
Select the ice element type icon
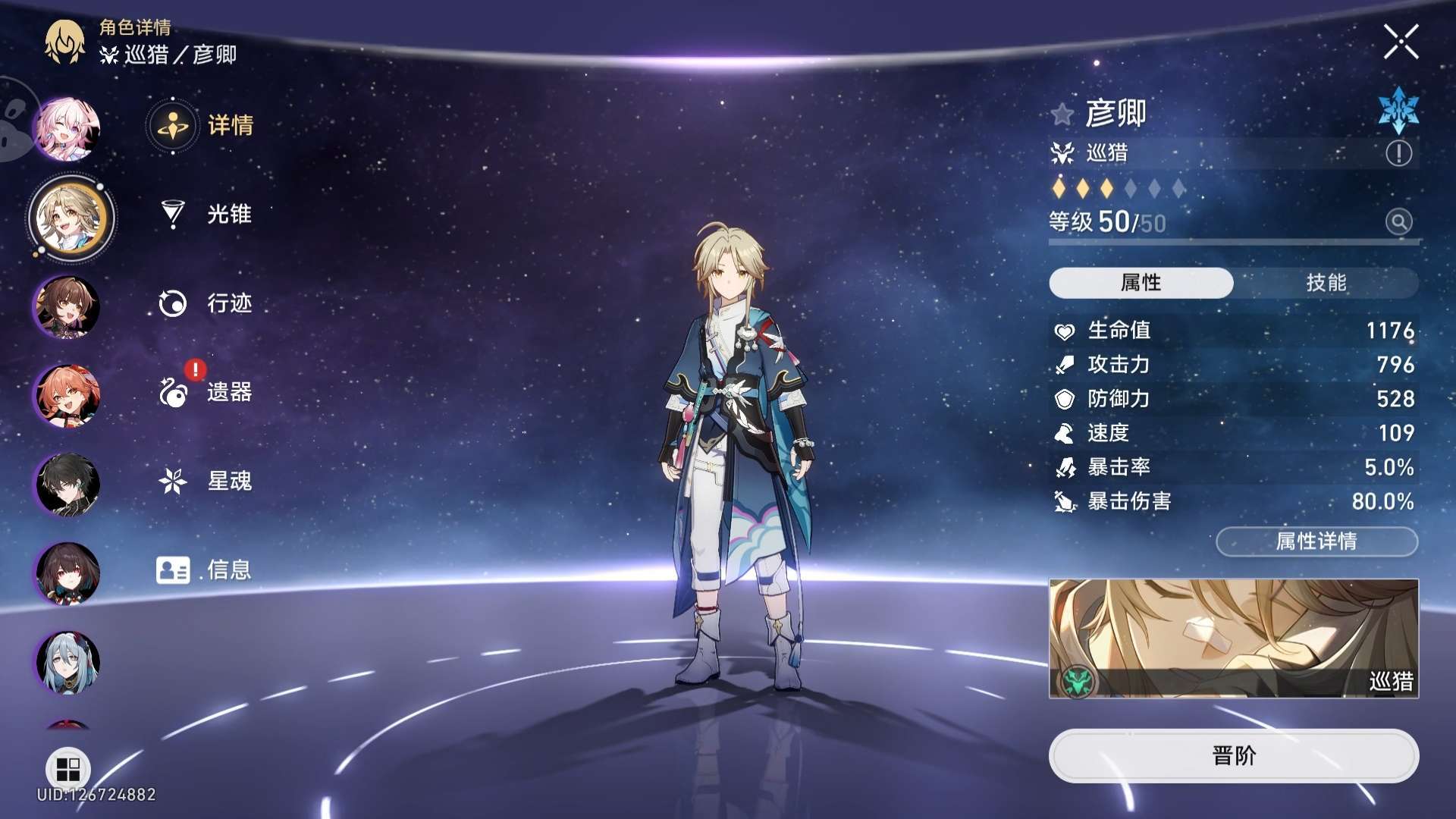1398,111
